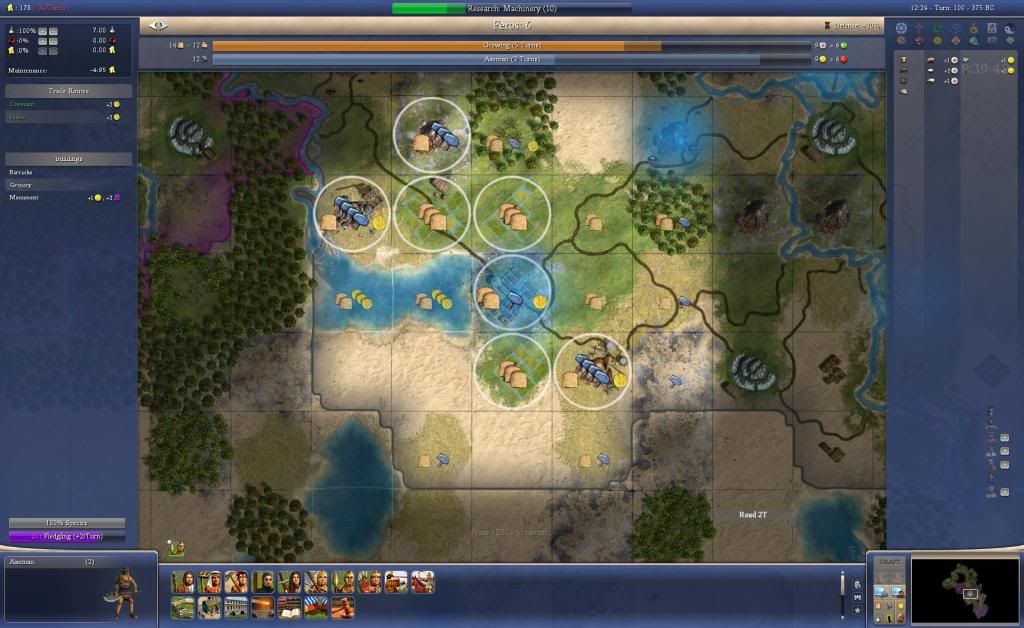Image resolution: width=1024 pixels, height=628 pixels.
Task: Queue the first worker unit portrait
Action: coord(183,582)
